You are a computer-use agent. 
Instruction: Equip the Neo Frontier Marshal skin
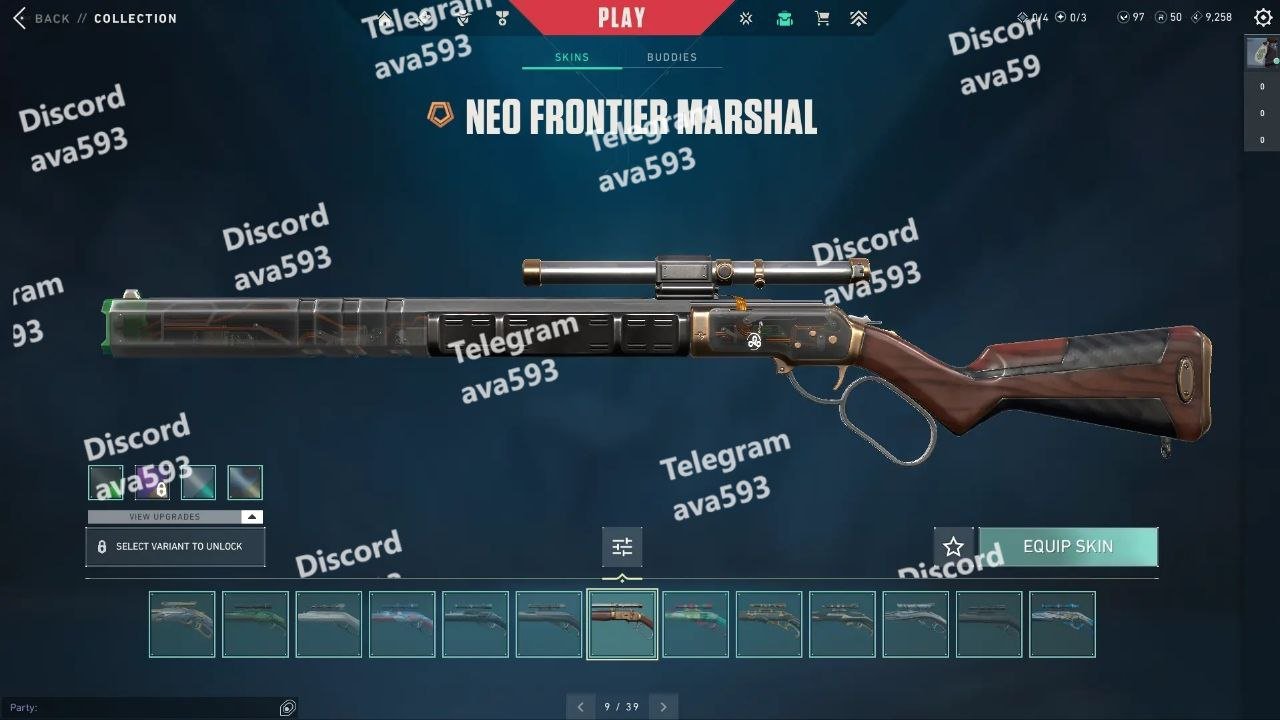(x=1067, y=547)
